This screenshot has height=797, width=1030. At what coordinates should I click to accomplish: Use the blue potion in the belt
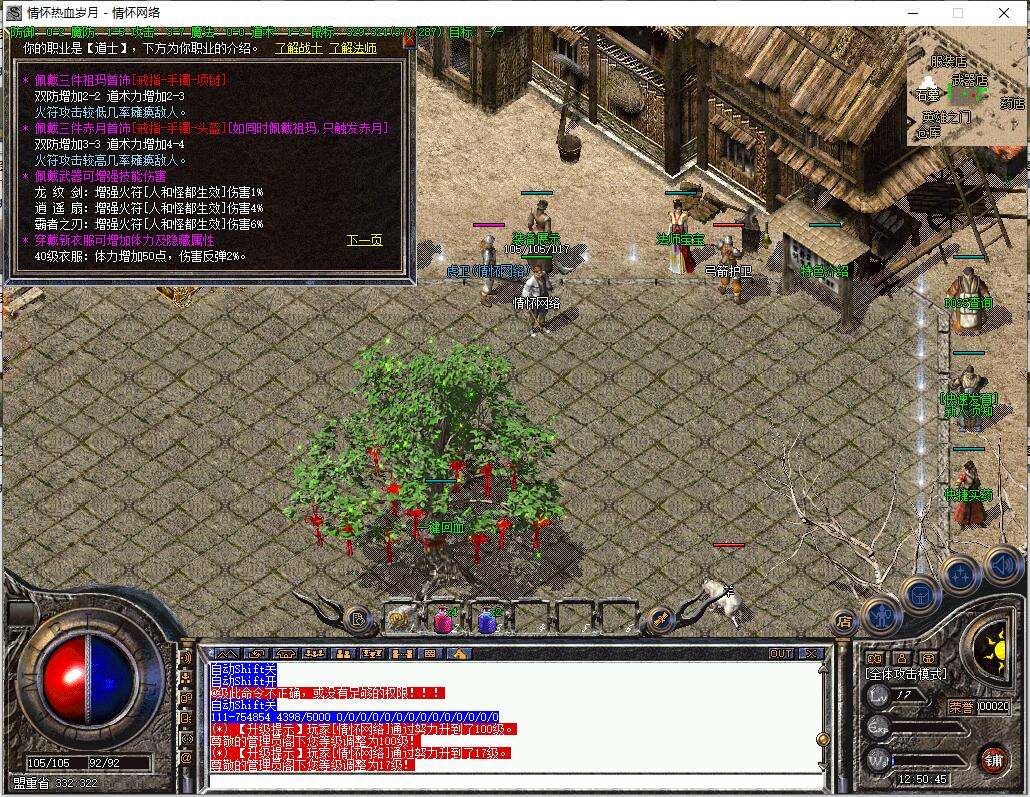487,621
